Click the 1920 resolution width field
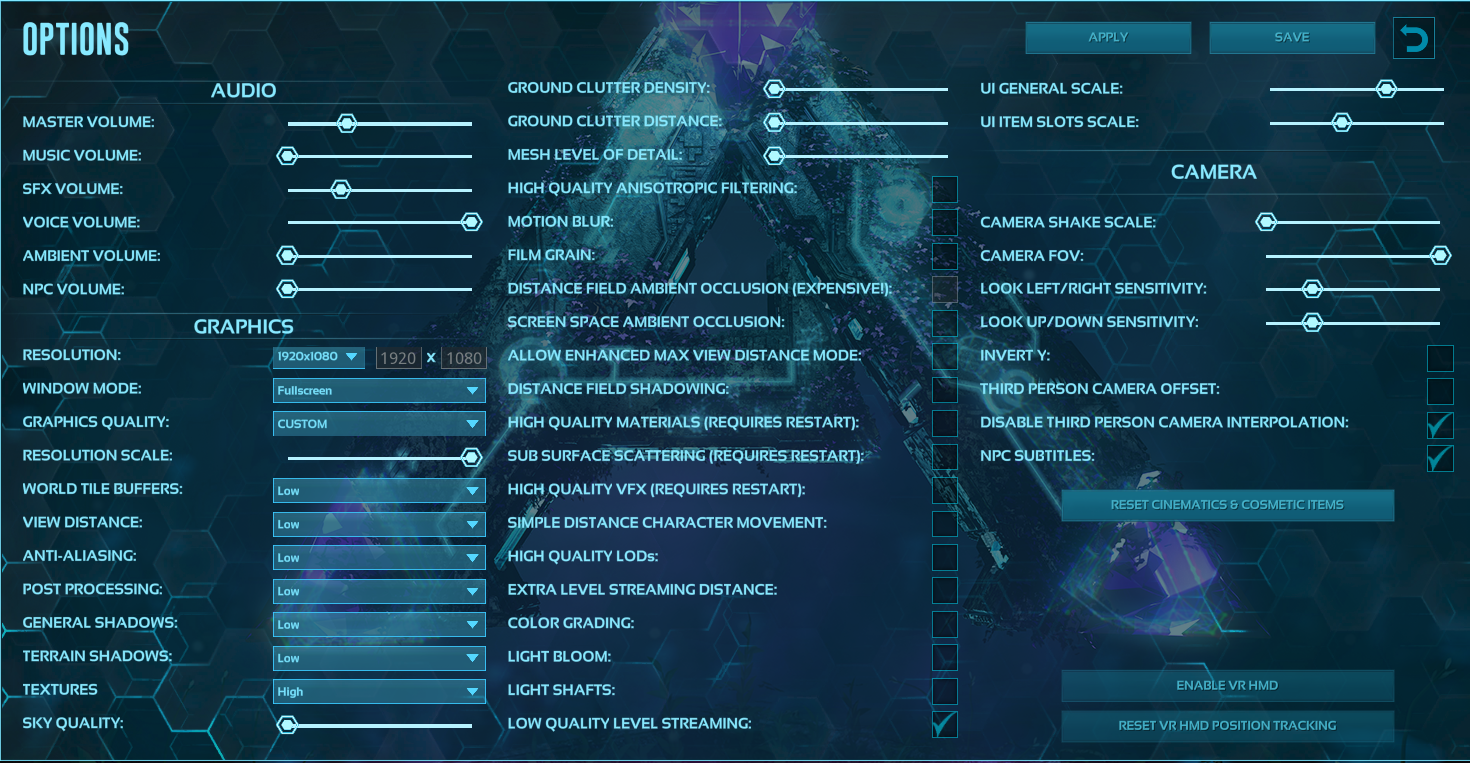 [x=399, y=357]
